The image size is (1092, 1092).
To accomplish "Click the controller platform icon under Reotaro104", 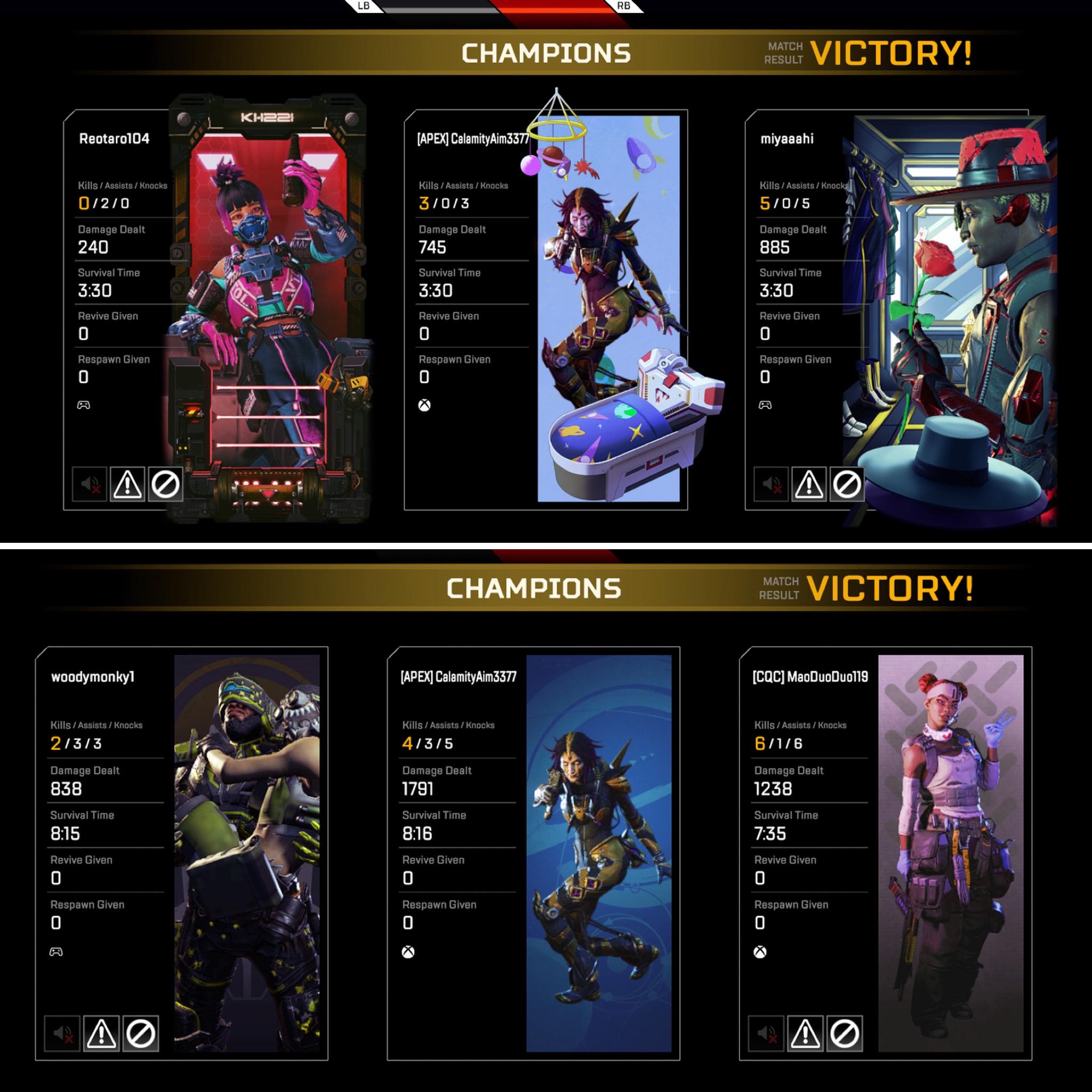I will coord(84,404).
